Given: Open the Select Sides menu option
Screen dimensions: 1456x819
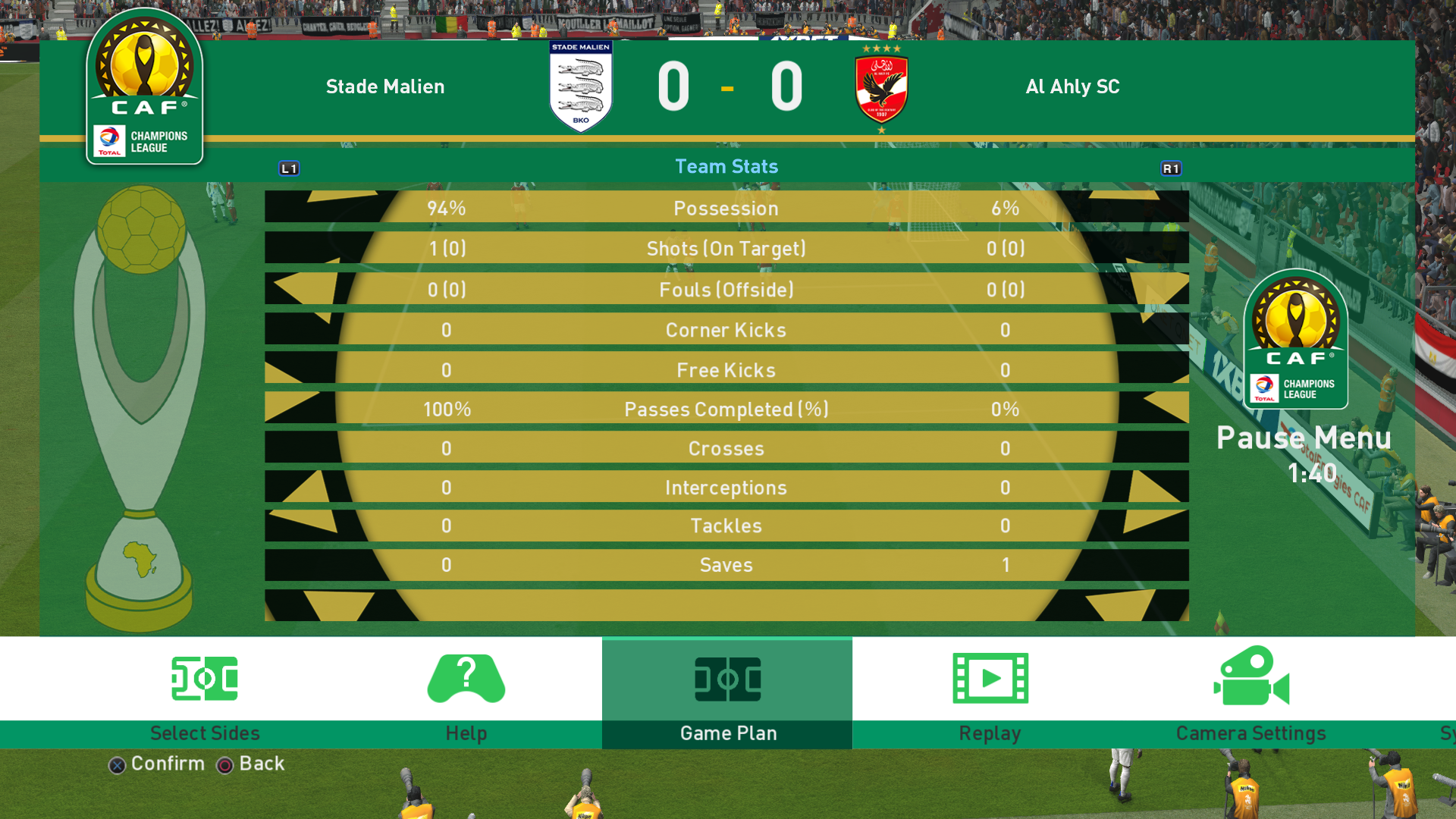Looking at the screenshot, I should point(205,693).
